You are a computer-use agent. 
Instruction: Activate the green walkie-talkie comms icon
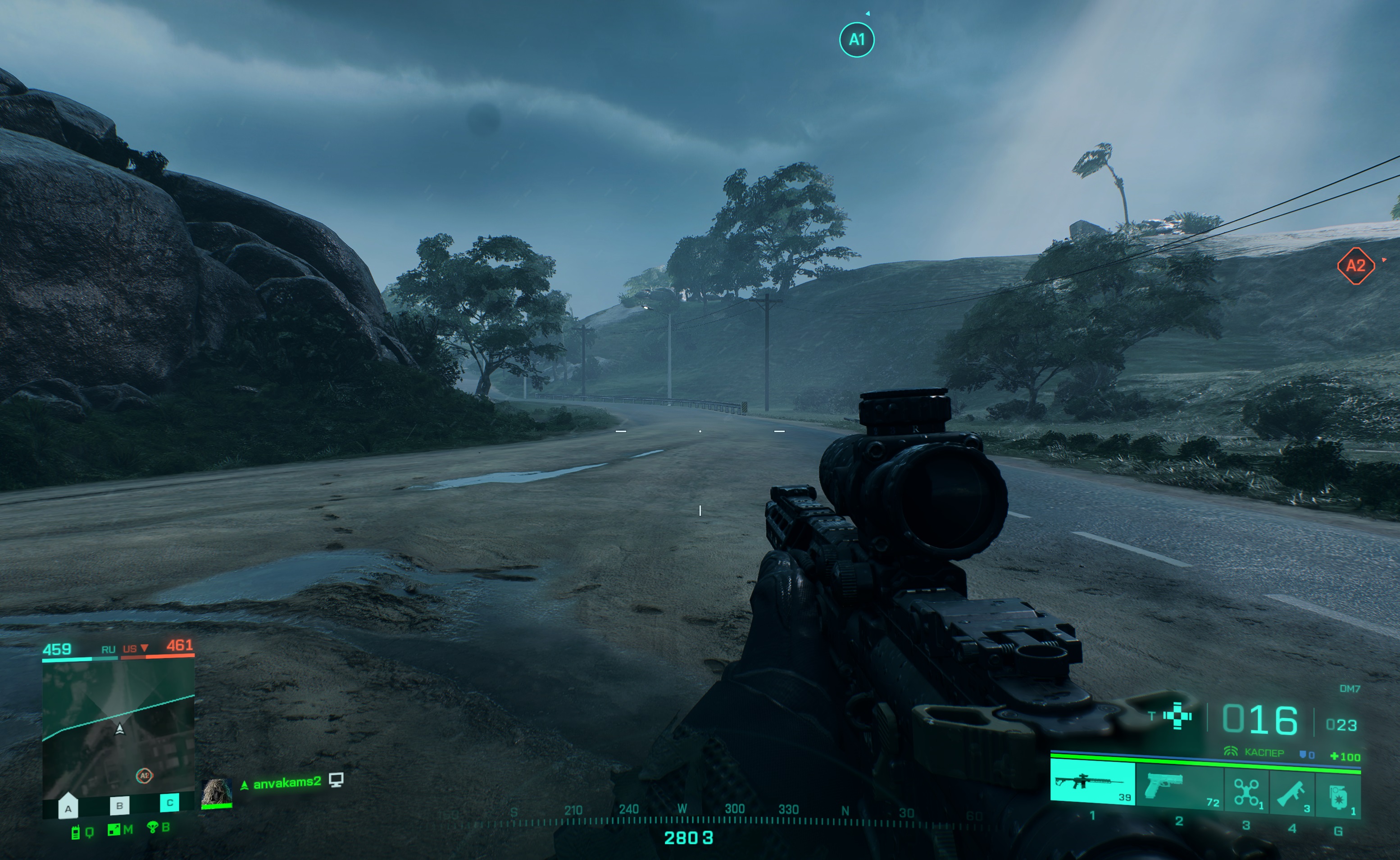click(75, 833)
